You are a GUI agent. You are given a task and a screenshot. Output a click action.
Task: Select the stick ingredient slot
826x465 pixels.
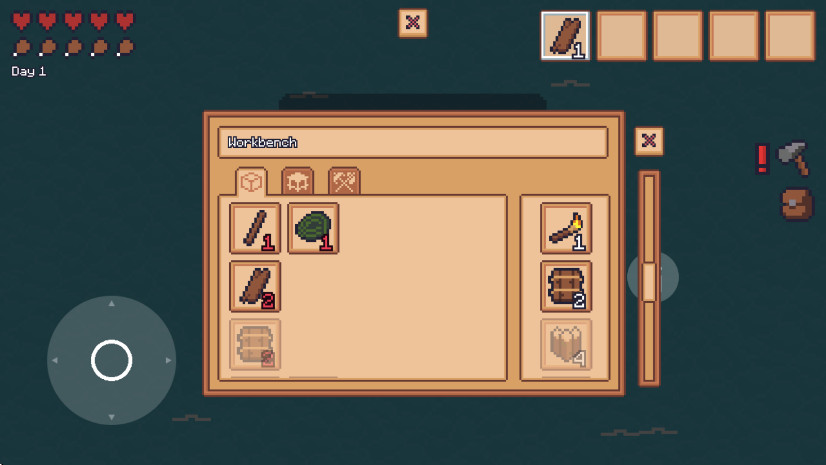[x=255, y=229]
